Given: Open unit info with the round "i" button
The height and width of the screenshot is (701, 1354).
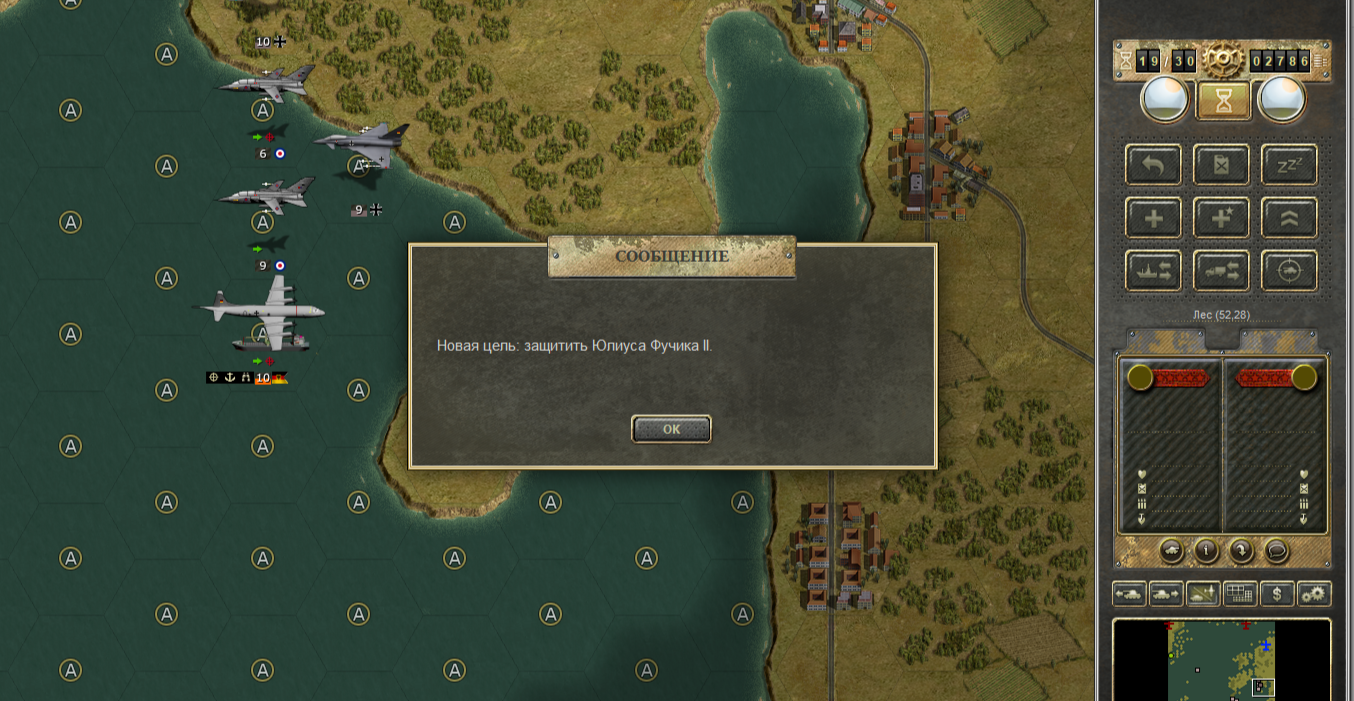Looking at the screenshot, I should [1206, 550].
